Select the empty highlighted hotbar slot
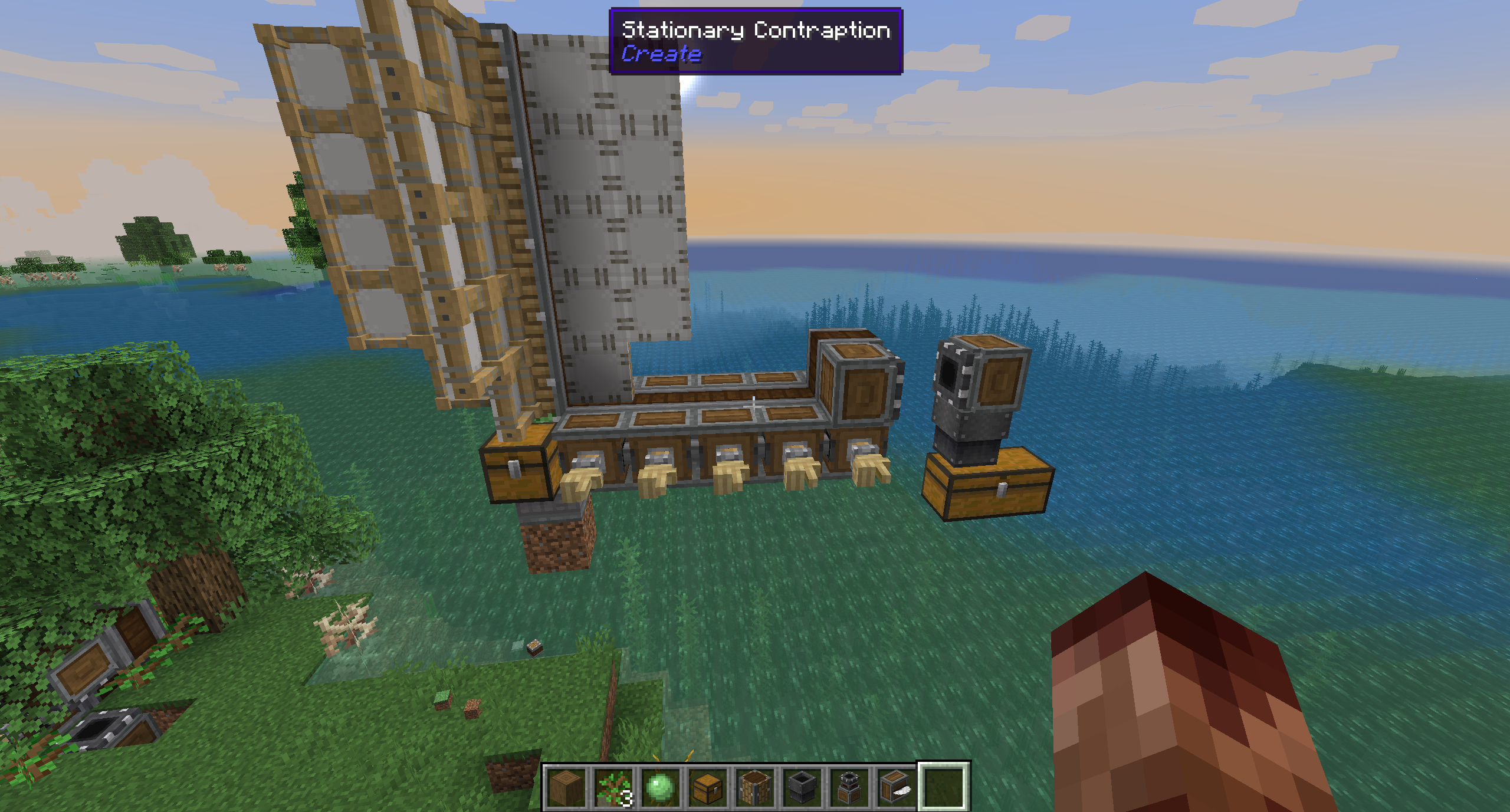 943,788
